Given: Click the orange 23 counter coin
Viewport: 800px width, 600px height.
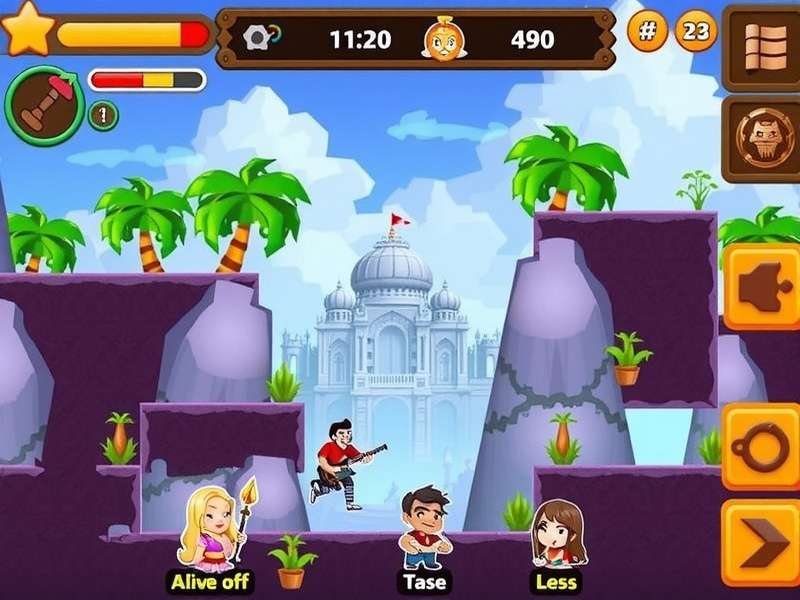Looking at the screenshot, I should pyautogui.click(x=697, y=32).
